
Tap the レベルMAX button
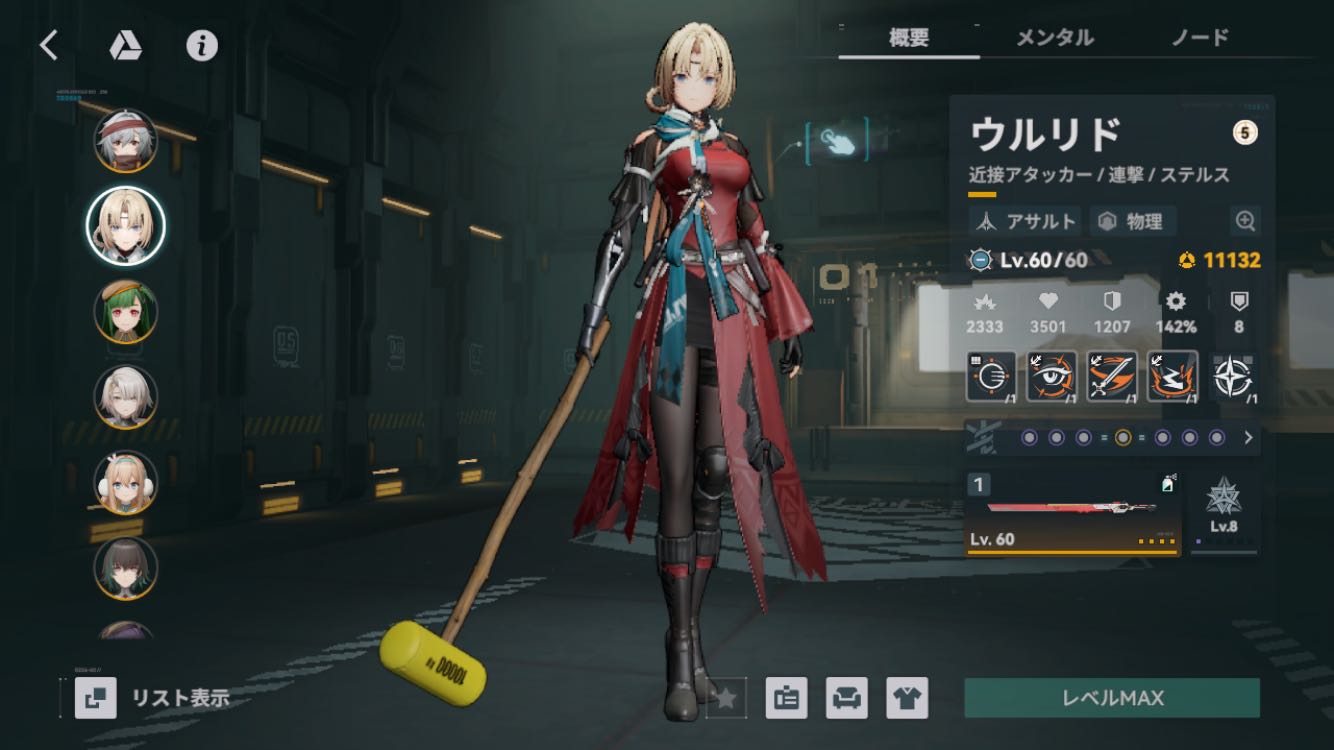click(x=1111, y=698)
